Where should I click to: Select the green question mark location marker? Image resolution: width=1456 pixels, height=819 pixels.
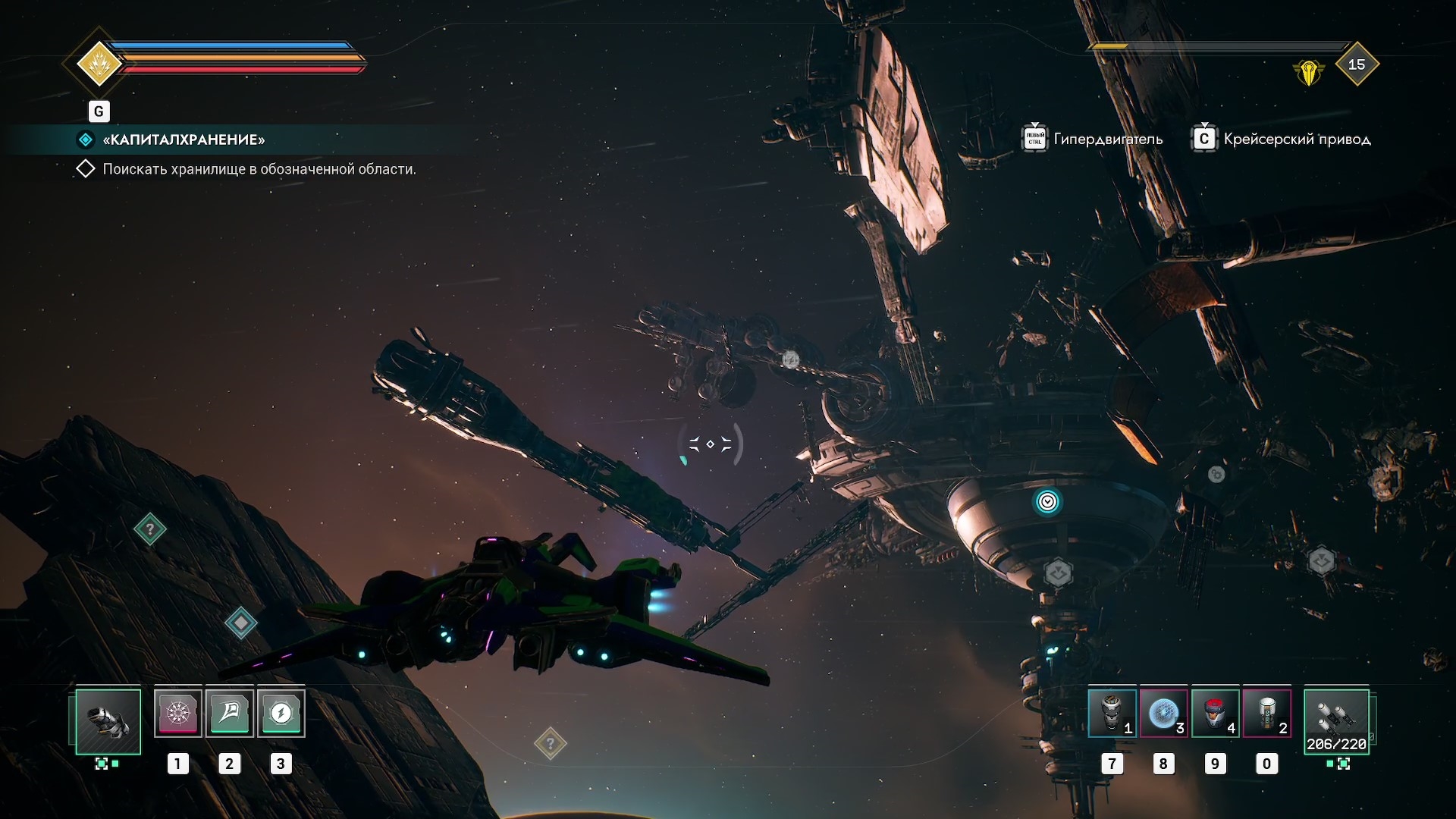150,529
